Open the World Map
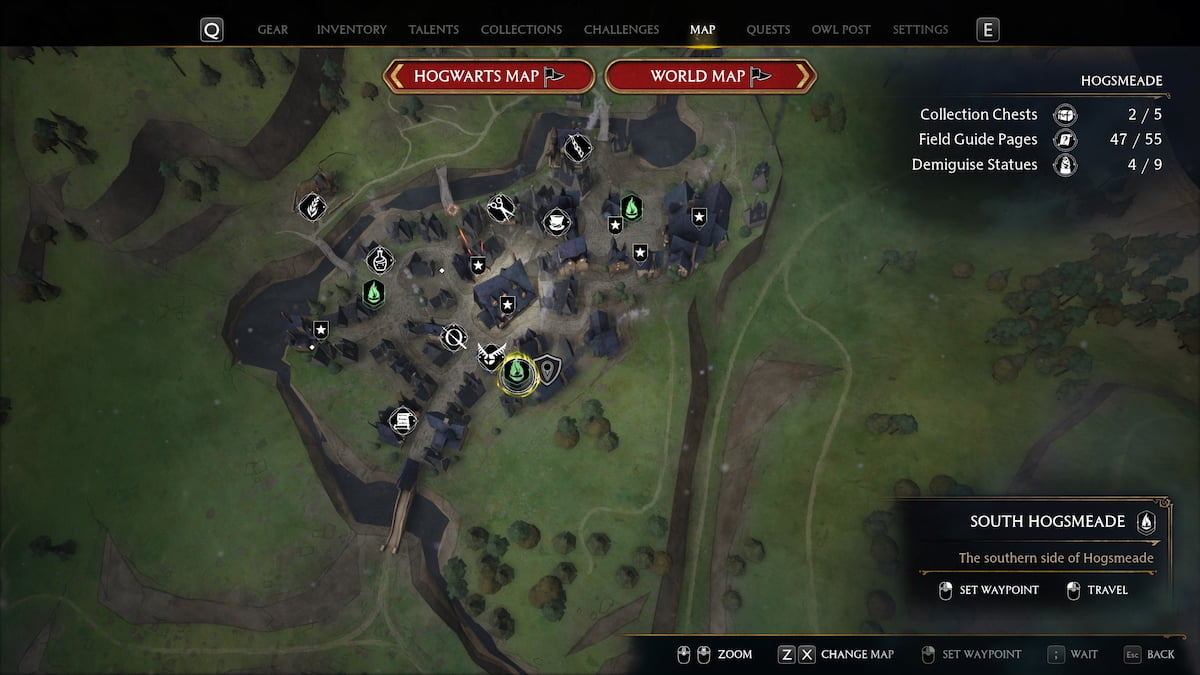 pos(711,76)
